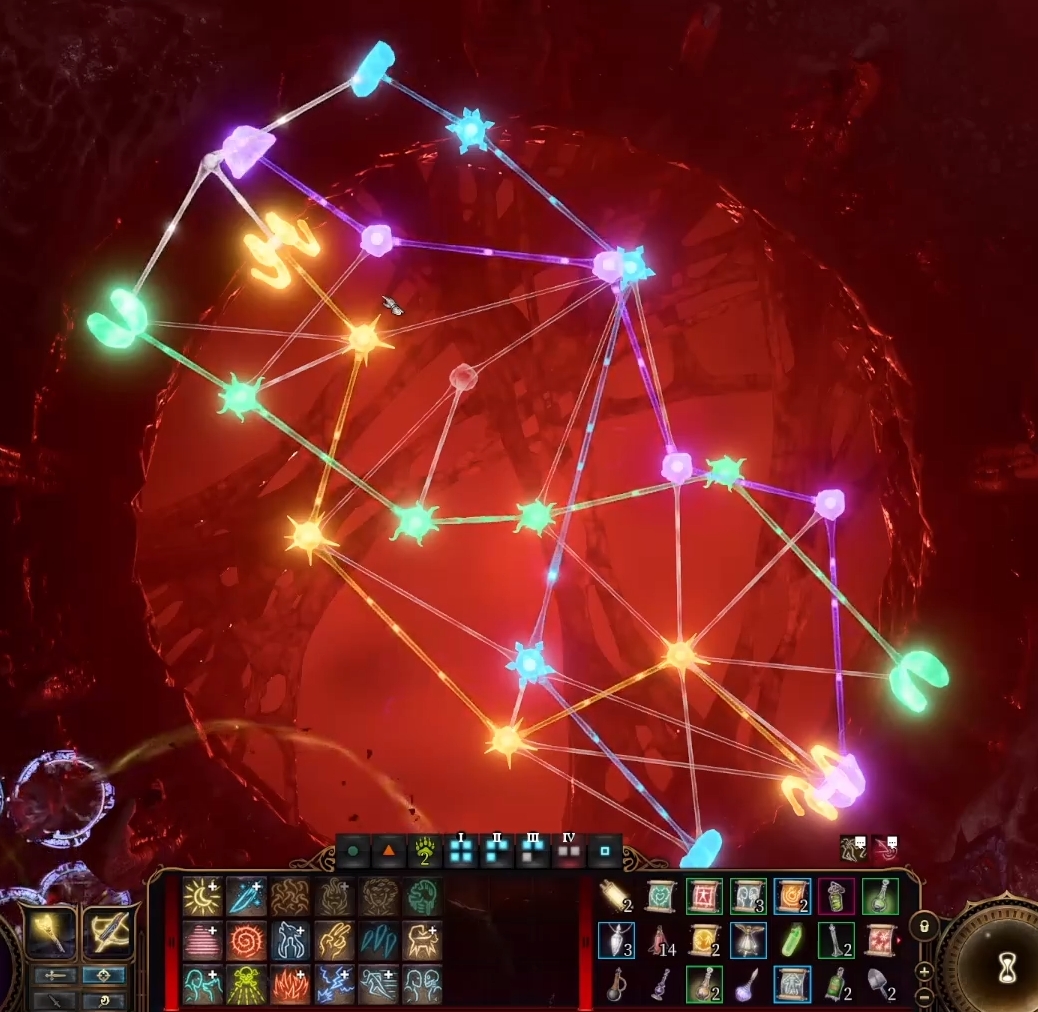Cast the red spiral fire spell

[x=246, y=941]
